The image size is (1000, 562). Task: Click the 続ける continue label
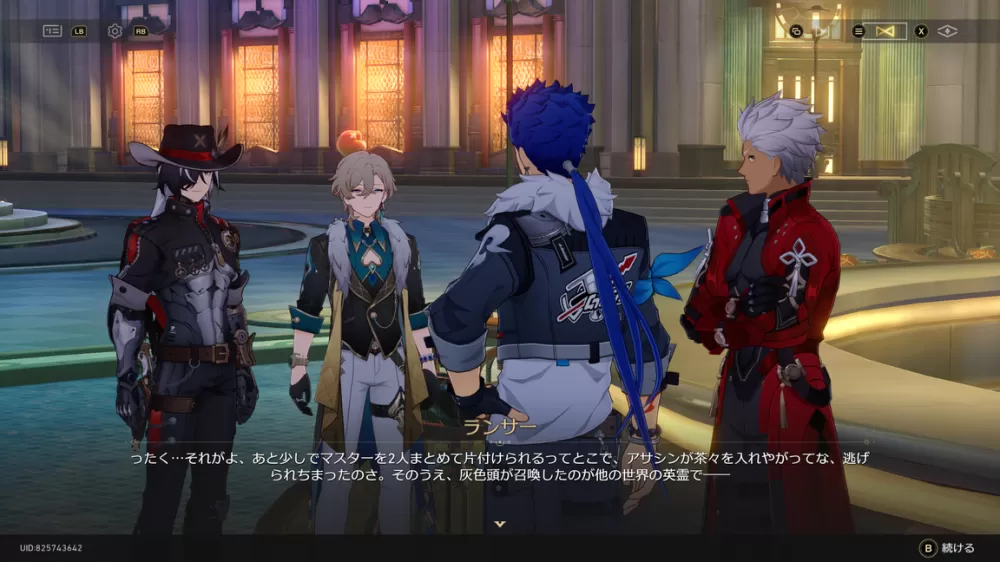[x=957, y=548]
